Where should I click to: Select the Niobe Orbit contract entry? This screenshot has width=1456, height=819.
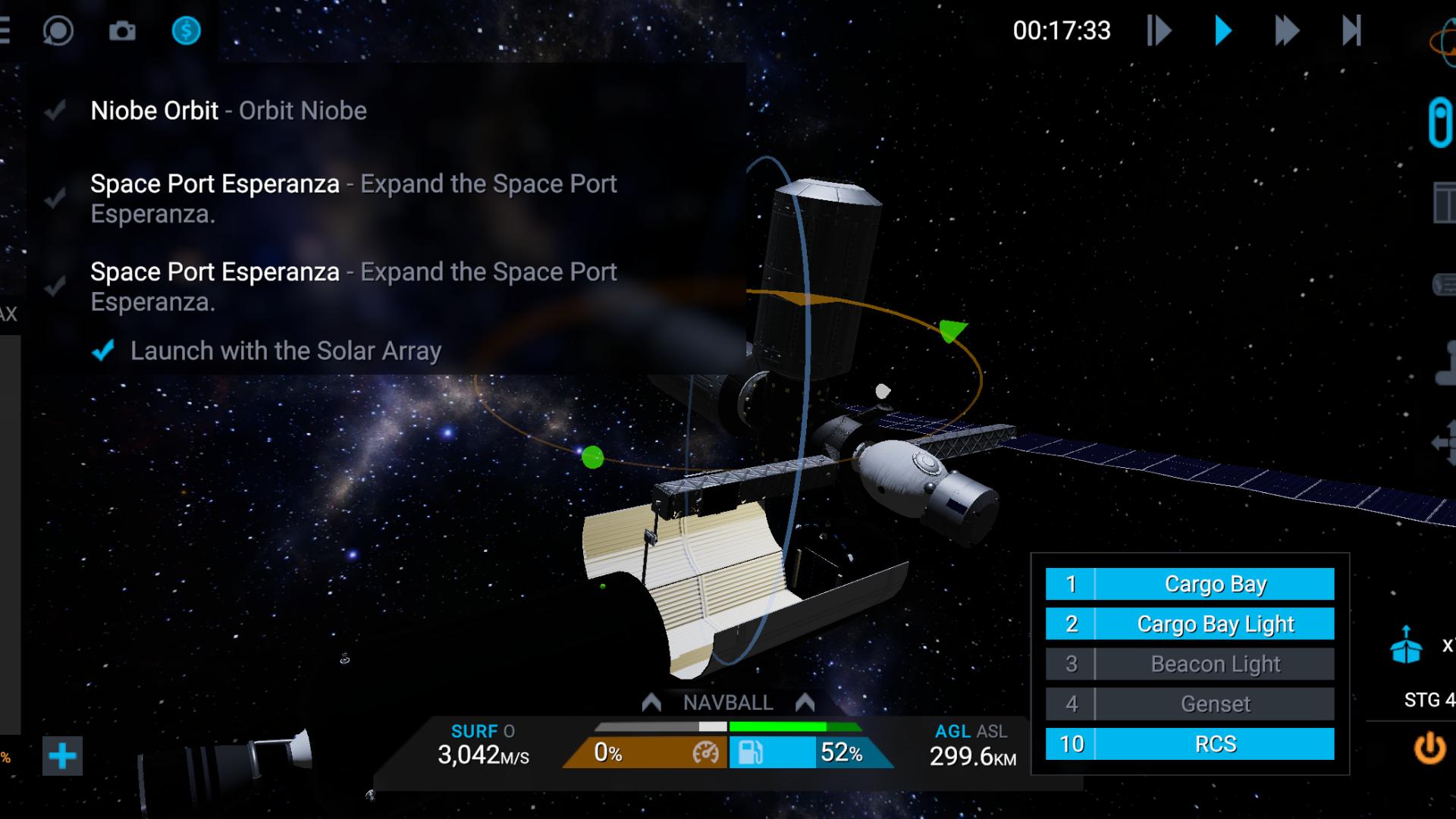(228, 111)
